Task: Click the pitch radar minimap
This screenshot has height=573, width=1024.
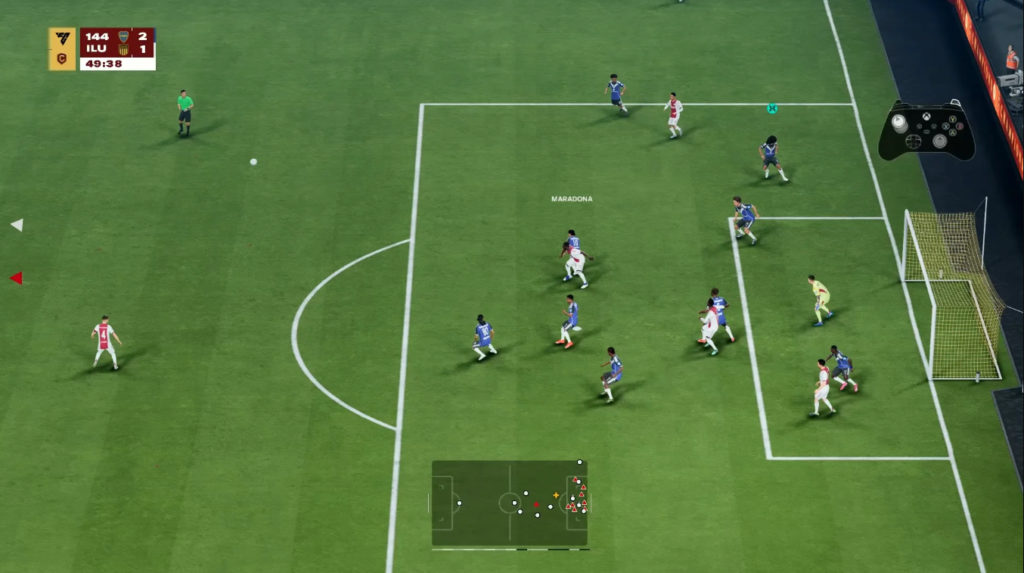Action: point(510,503)
